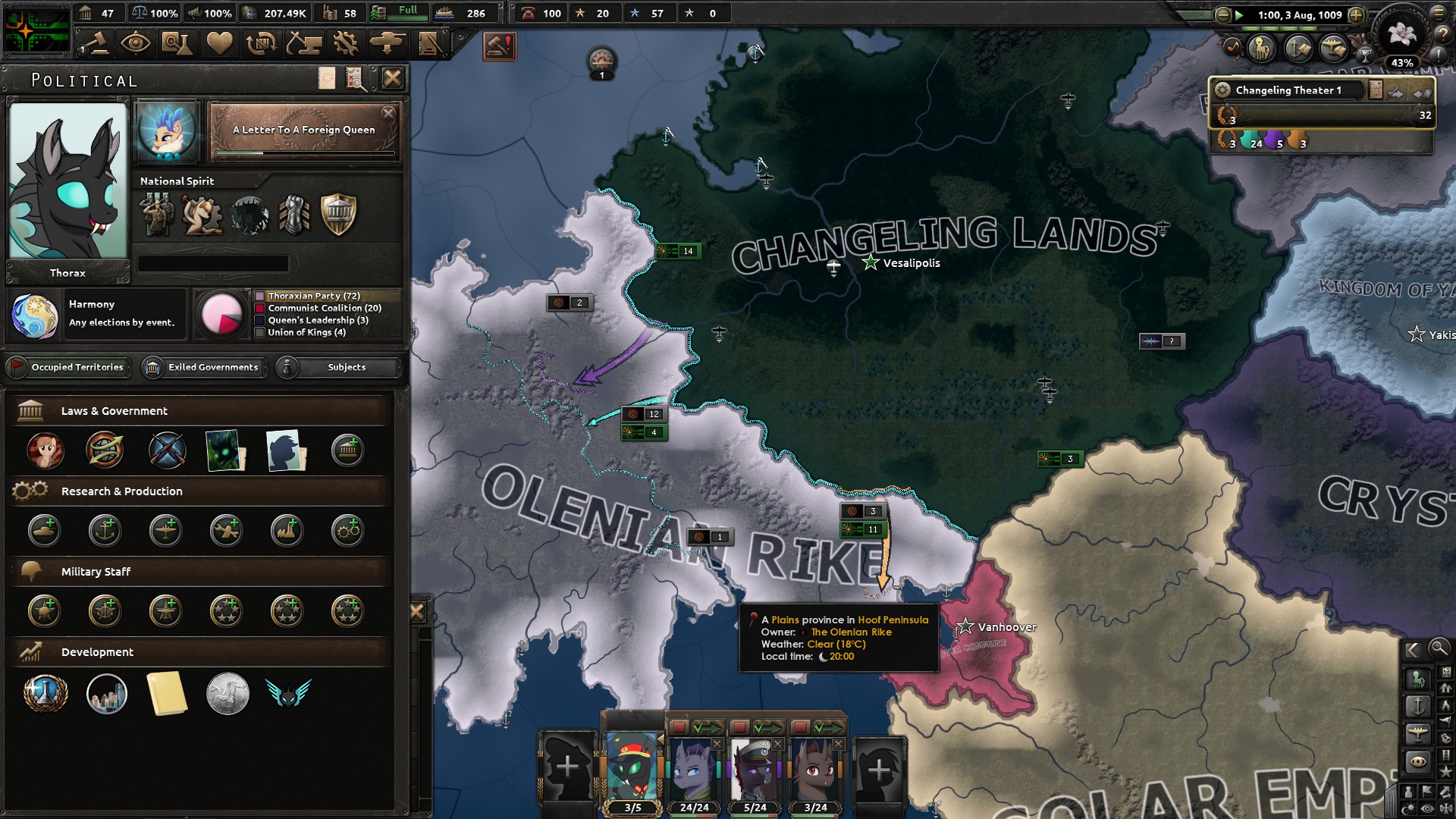Screen dimensions: 1456x819
Task: Open the alert notification with red exclamation
Action: click(499, 46)
